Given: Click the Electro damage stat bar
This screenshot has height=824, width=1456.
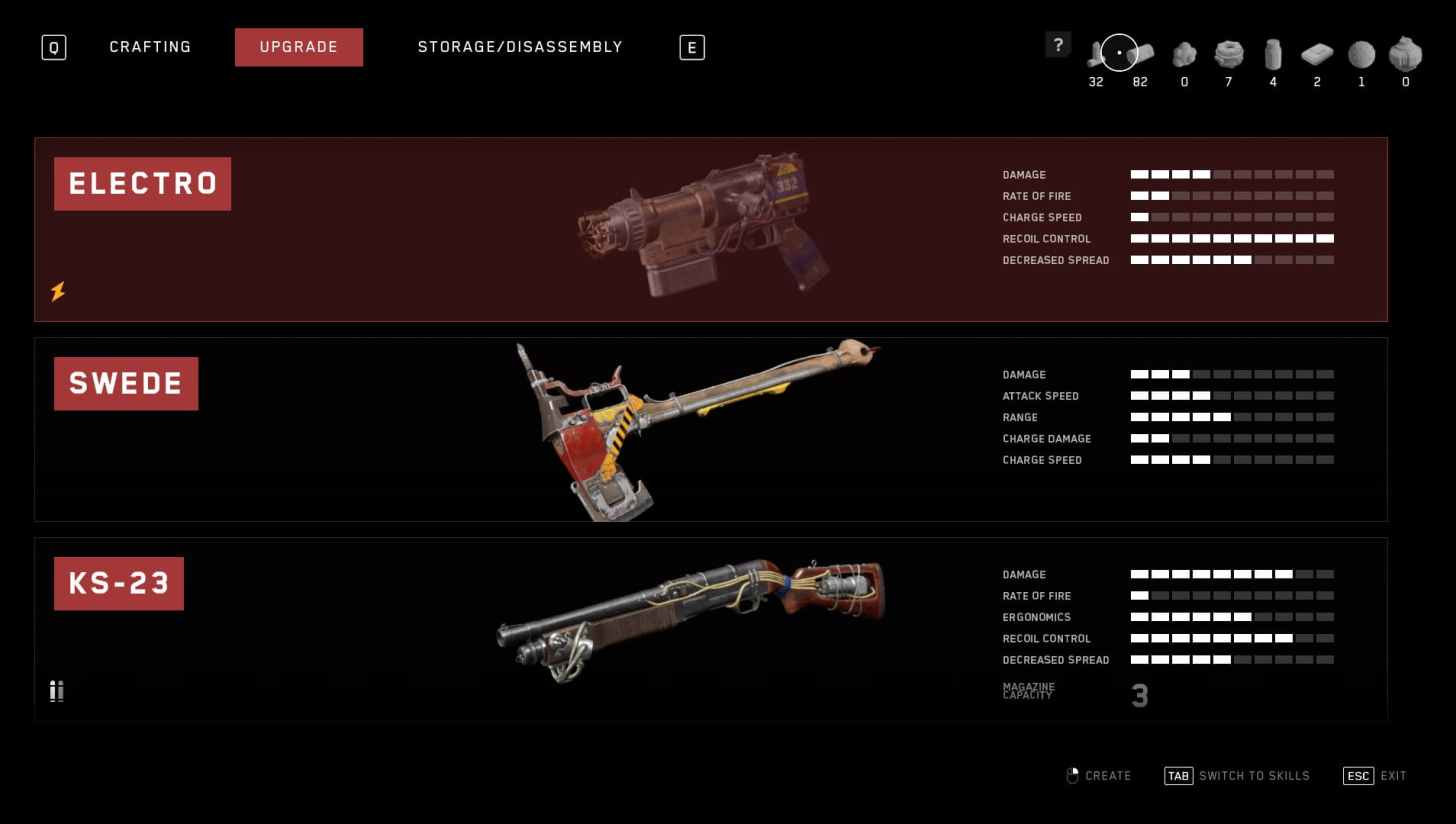Looking at the screenshot, I should (x=1232, y=174).
